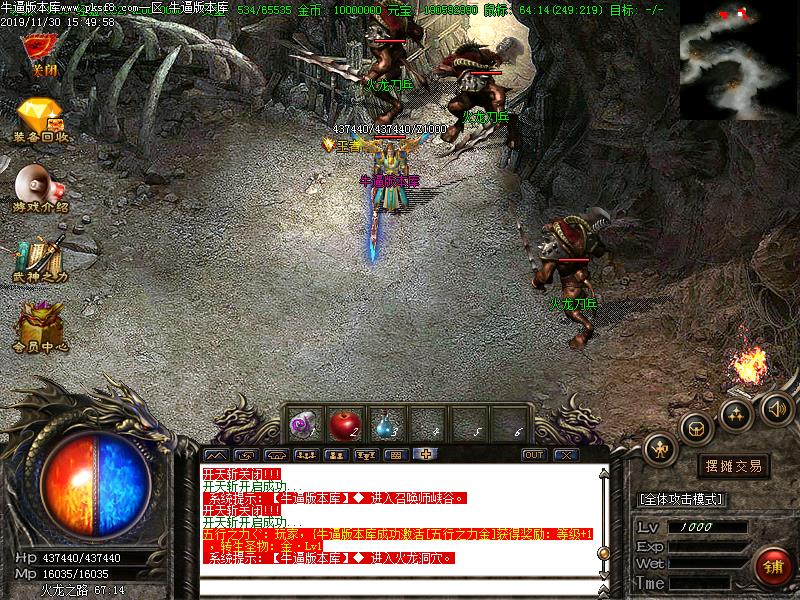Use the purple scroll in hotbar slot 1
800x600 pixels.
pos(304,424)
